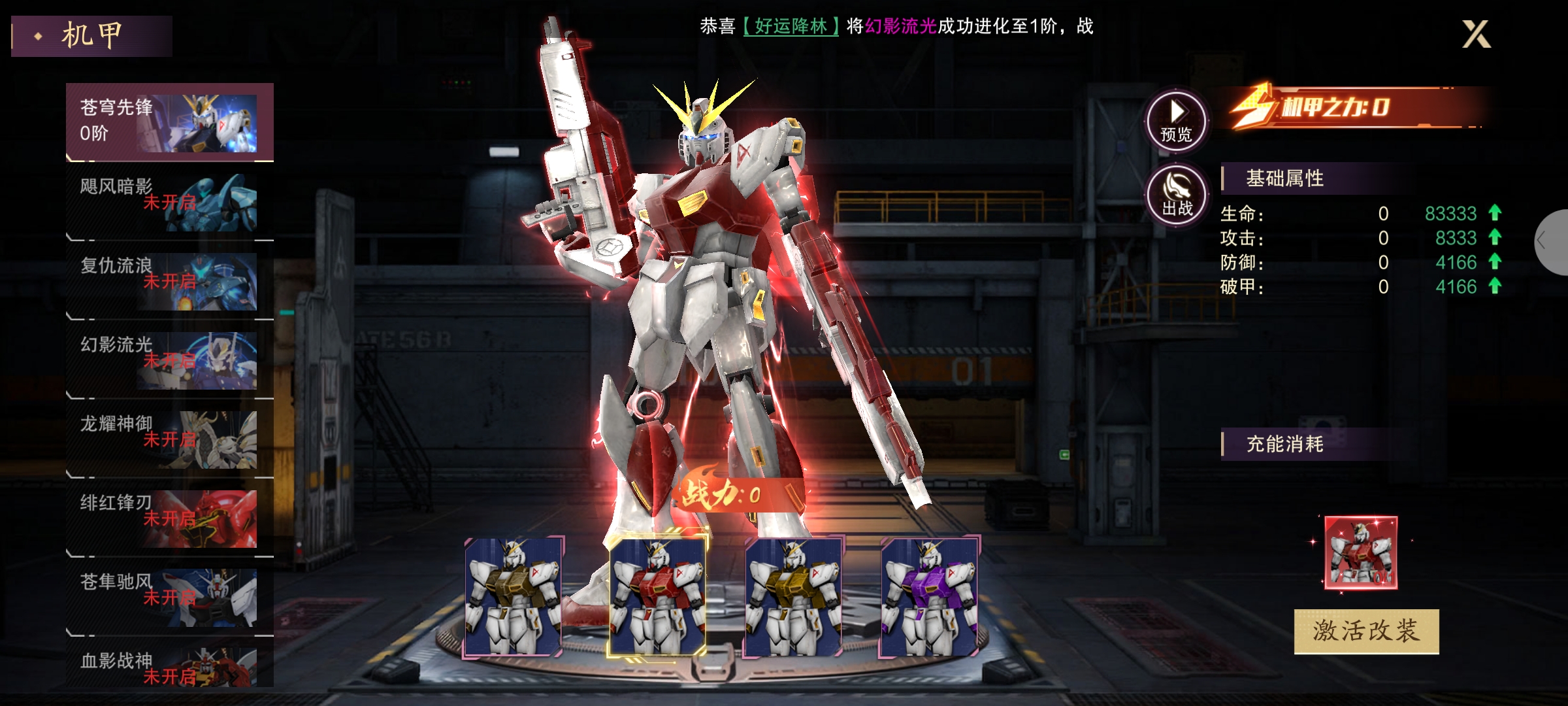The image size is (1568, 706).
Task: Open the 复仇流浪 mecha entry
Action: tap(169, 281)
